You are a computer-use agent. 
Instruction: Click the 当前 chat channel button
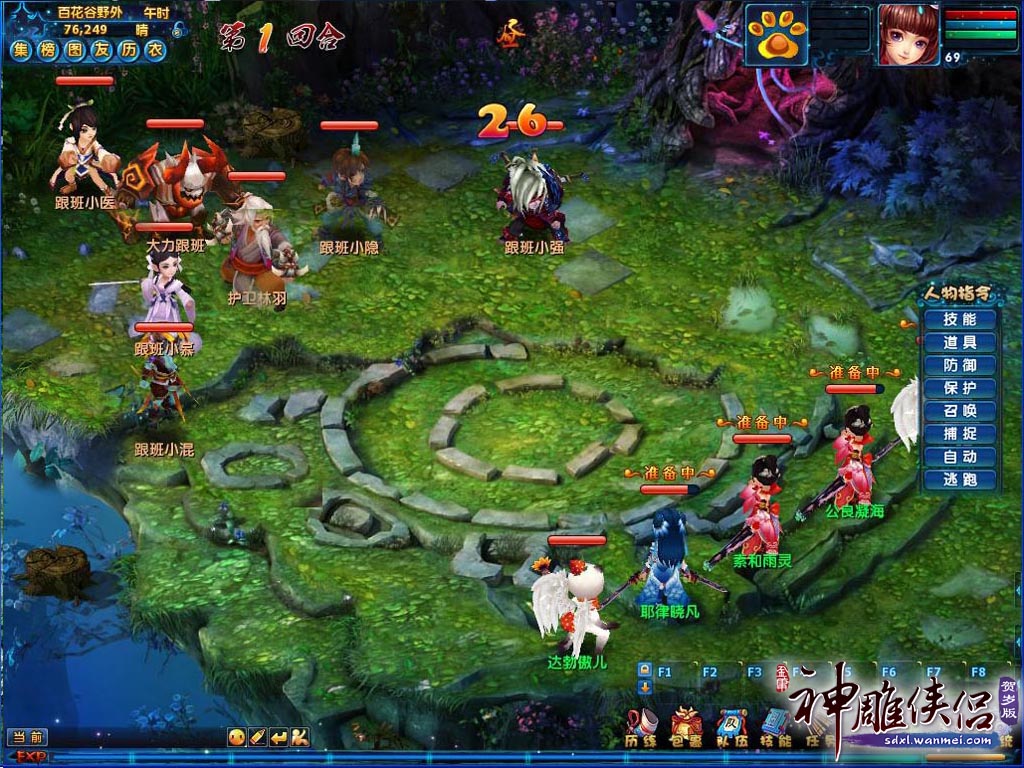tap(28, 737)
